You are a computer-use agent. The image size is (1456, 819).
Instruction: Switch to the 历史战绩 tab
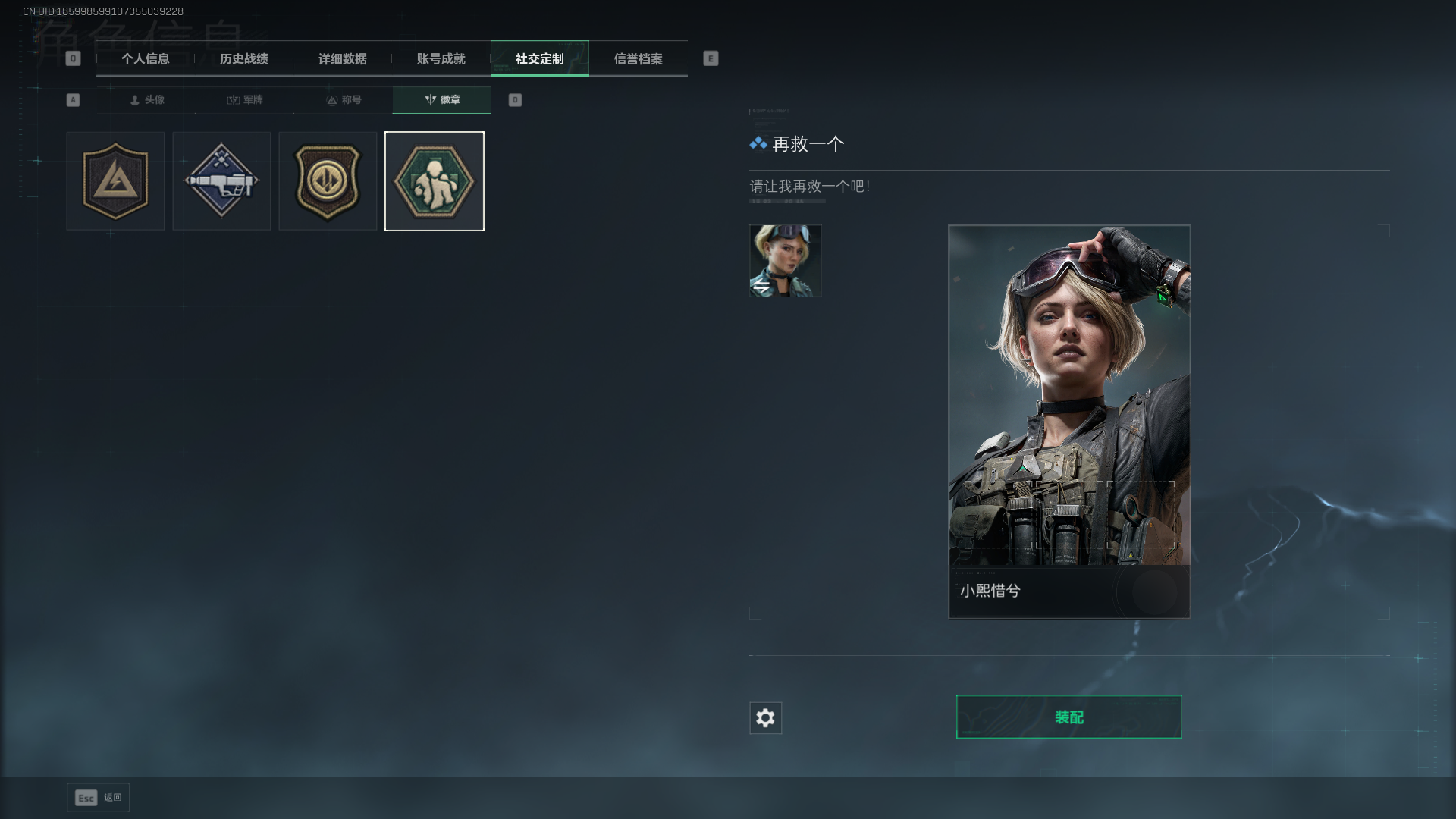[244, 58]
